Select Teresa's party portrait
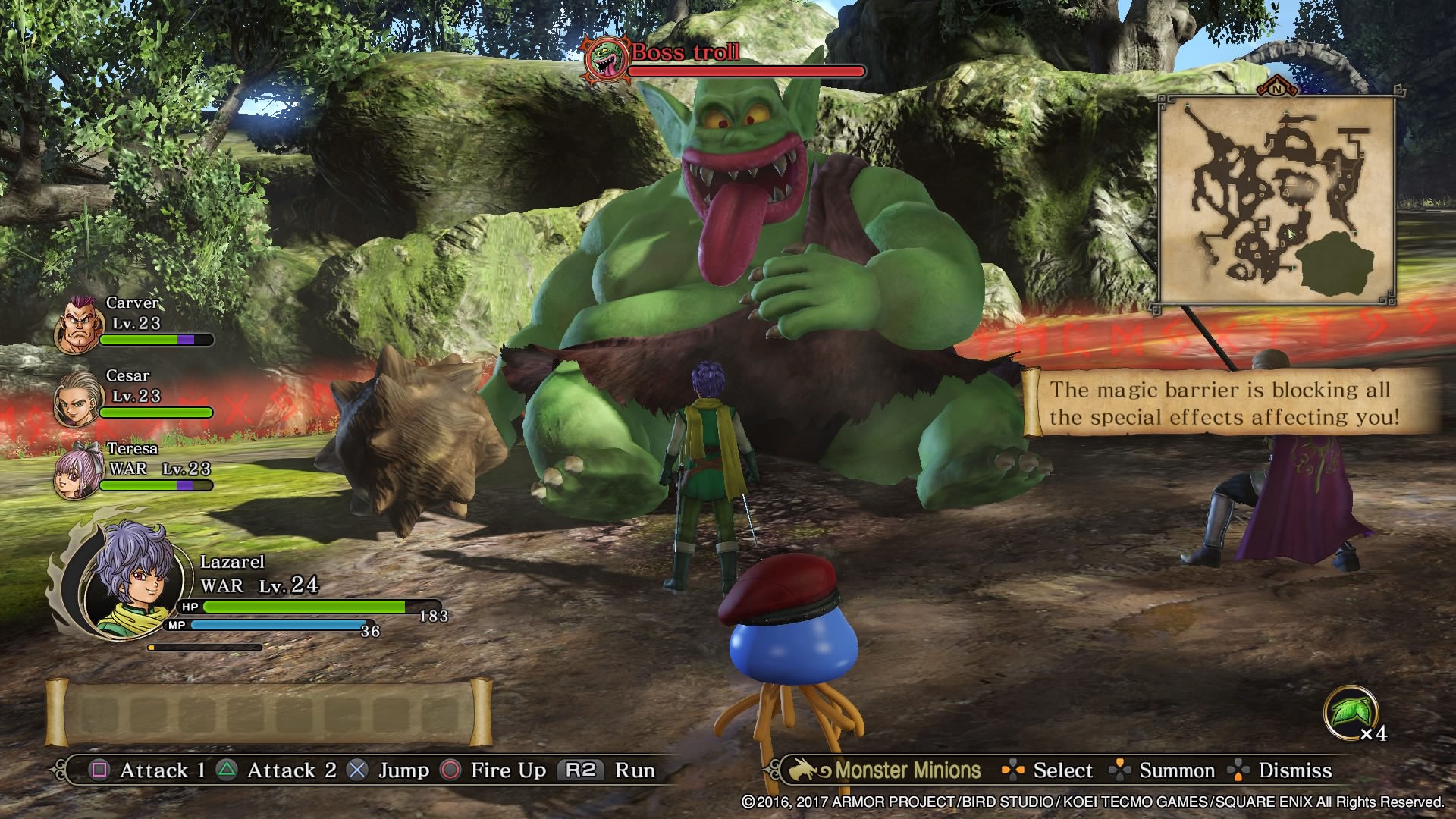Viewport: 1456px width, 819px height. [77, 472]
